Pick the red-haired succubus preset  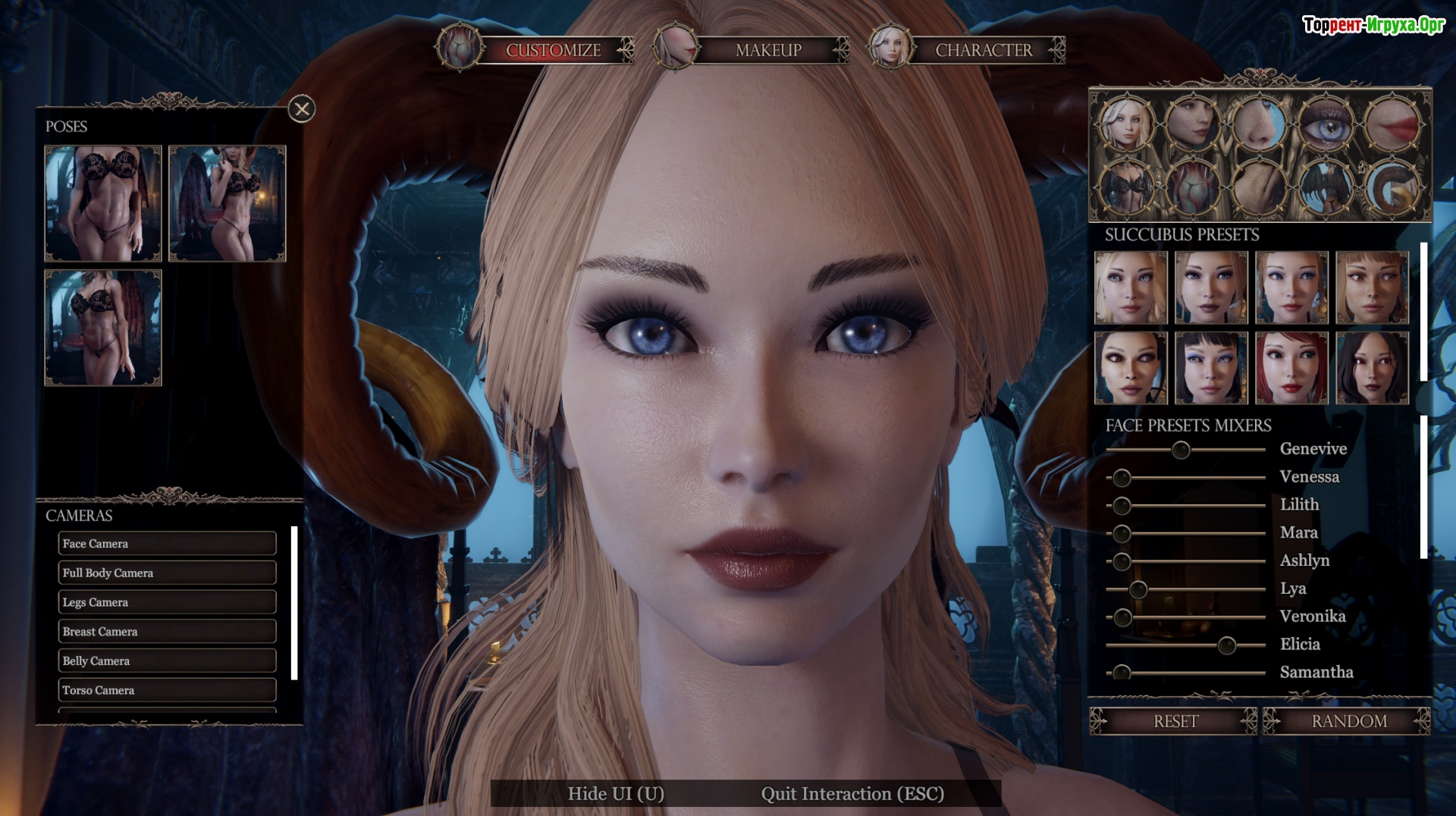point(1291,368)
